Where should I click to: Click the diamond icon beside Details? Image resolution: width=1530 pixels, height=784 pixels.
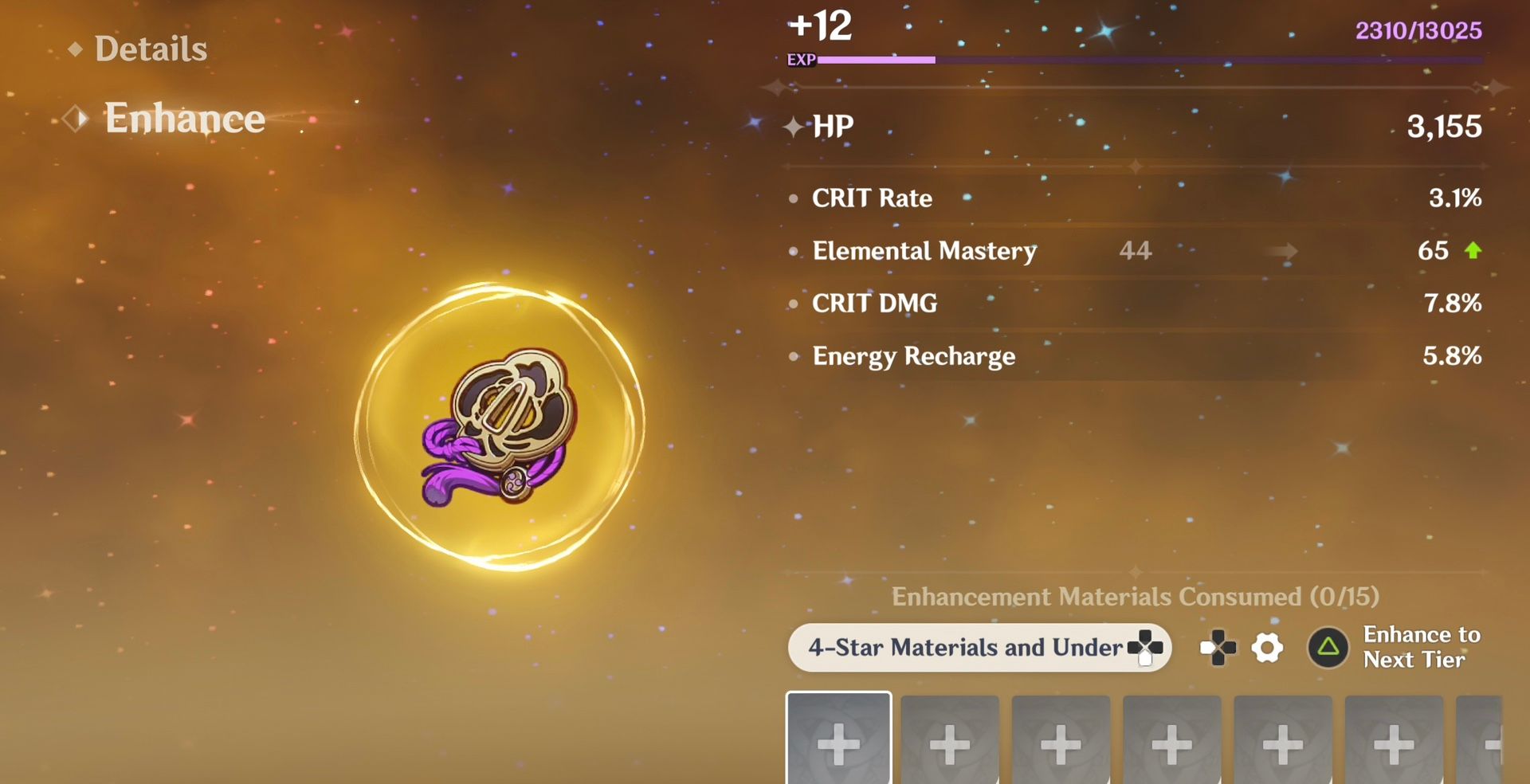click(75, 49)
